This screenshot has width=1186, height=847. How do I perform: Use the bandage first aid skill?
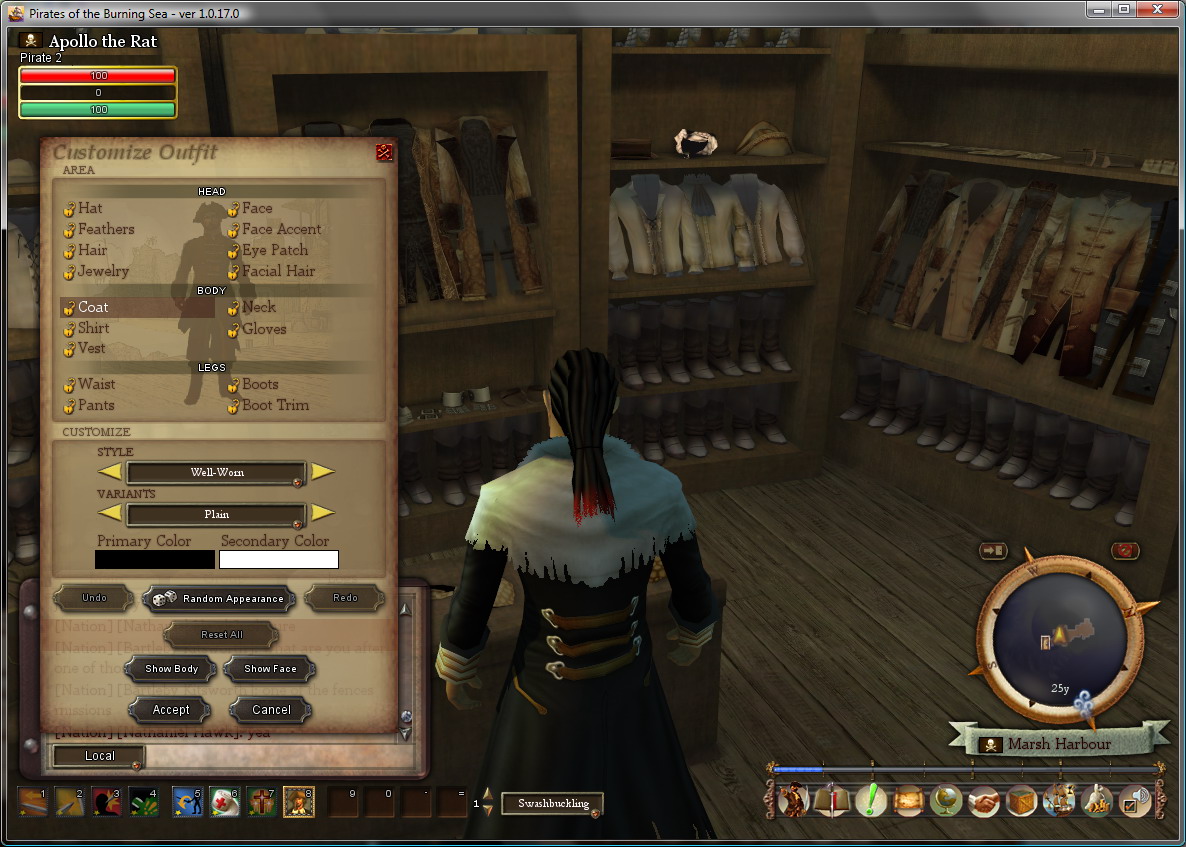point(224,801)
